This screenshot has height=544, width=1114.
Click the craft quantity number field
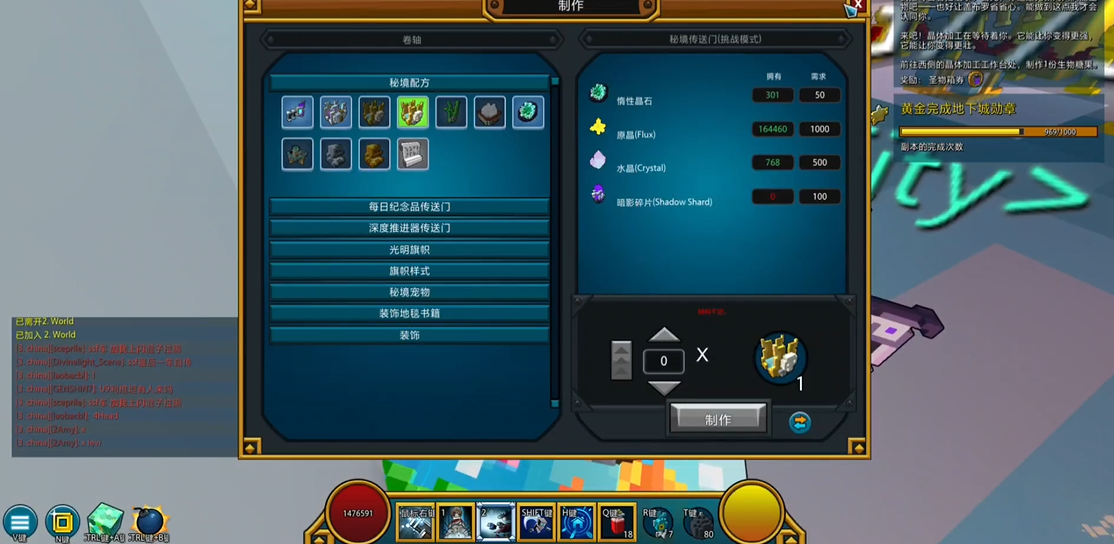coord(664,361)
